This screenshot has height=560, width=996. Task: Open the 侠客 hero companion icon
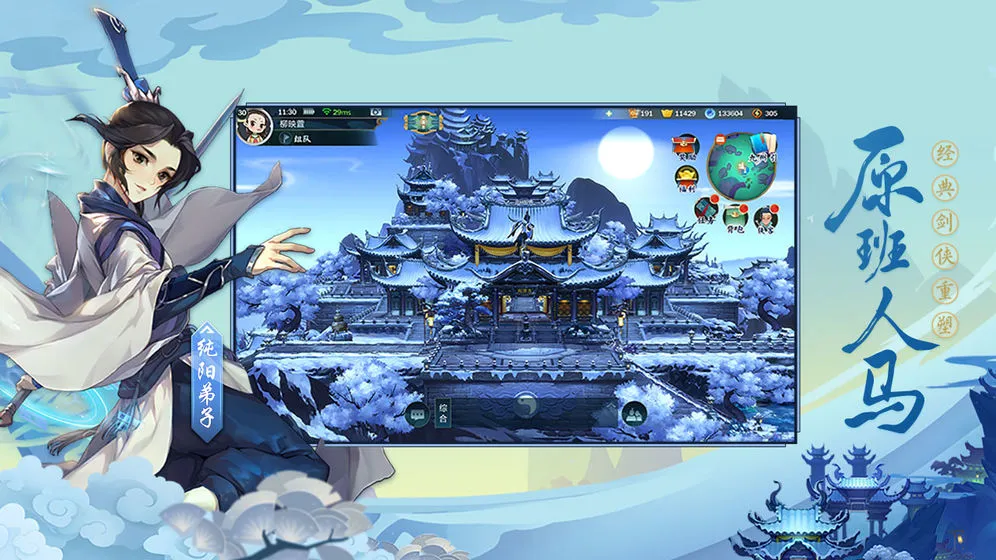[765, 216]
